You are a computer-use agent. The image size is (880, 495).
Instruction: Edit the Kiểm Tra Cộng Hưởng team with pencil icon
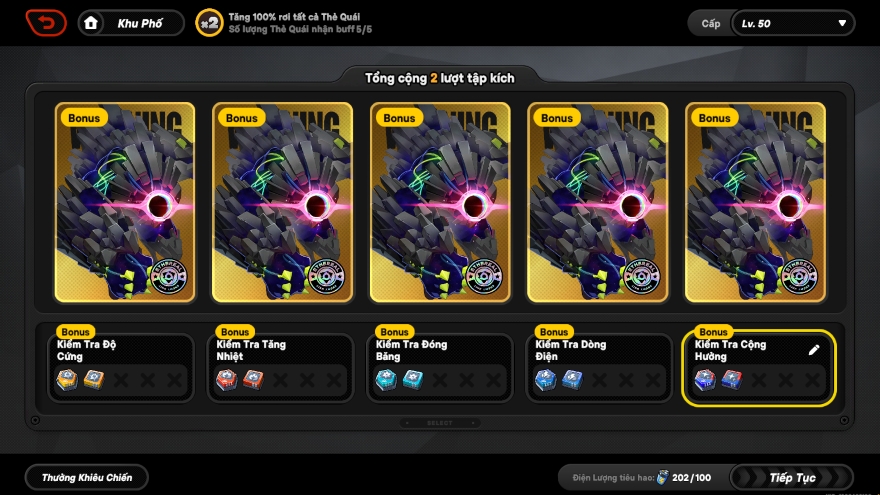point(814,350)
